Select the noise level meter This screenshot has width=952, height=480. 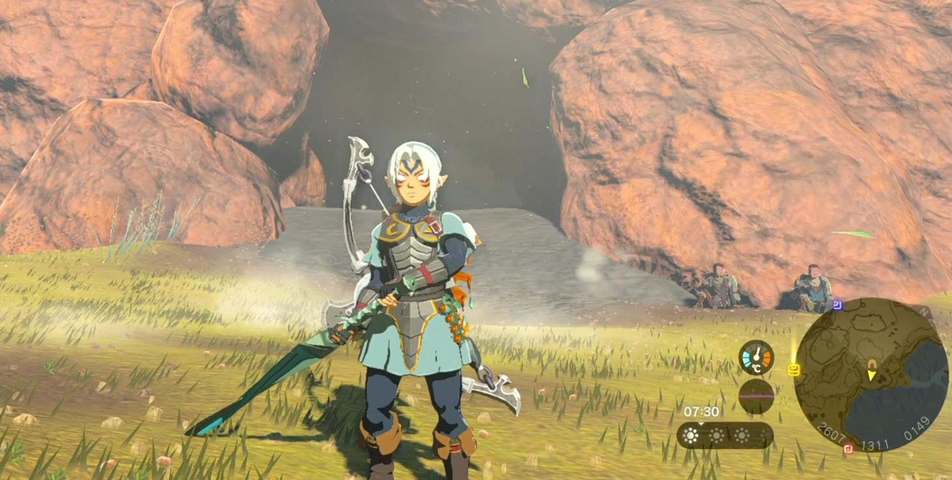point(756,397)
